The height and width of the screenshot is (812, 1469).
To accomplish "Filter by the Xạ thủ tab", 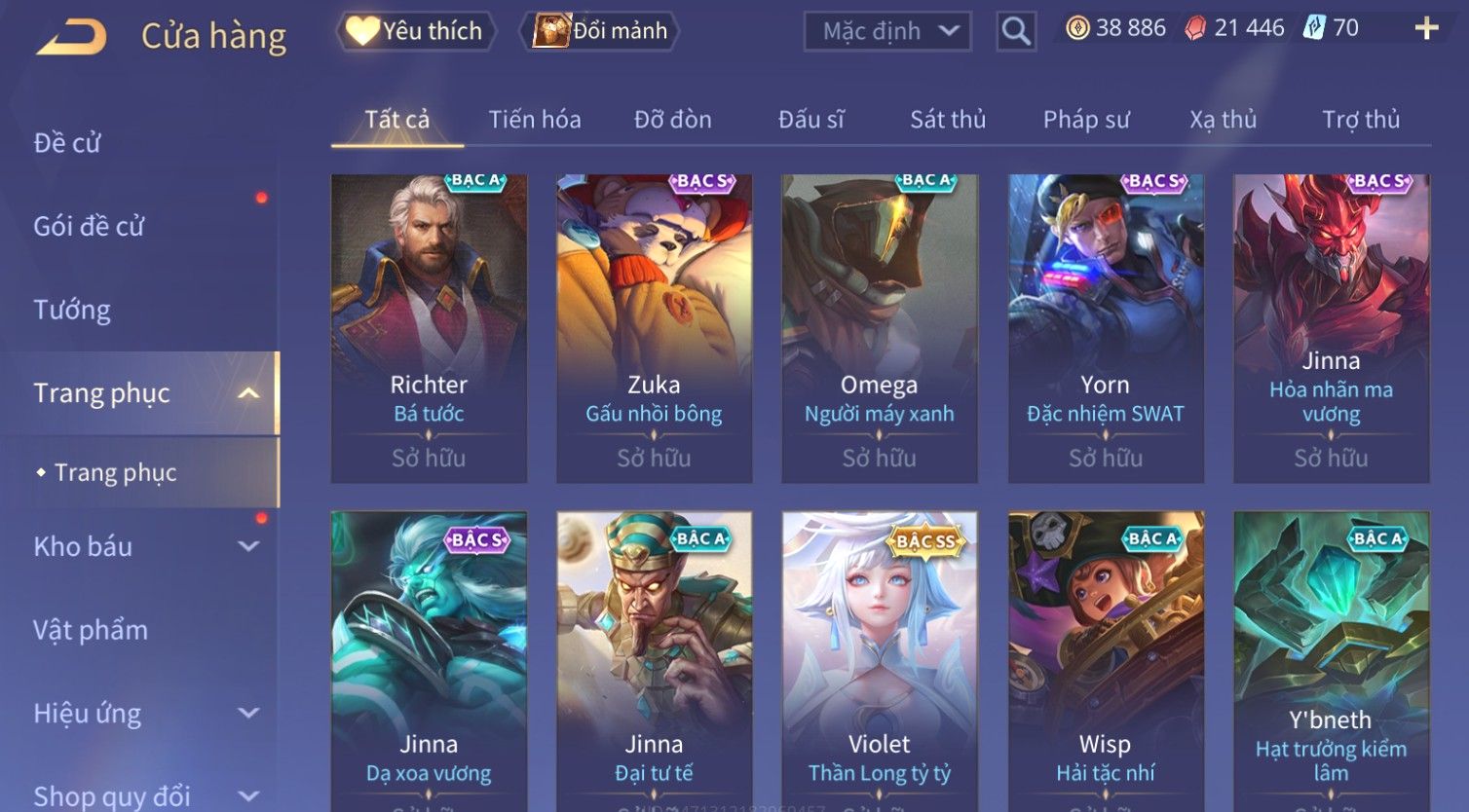I will 1223,120.
